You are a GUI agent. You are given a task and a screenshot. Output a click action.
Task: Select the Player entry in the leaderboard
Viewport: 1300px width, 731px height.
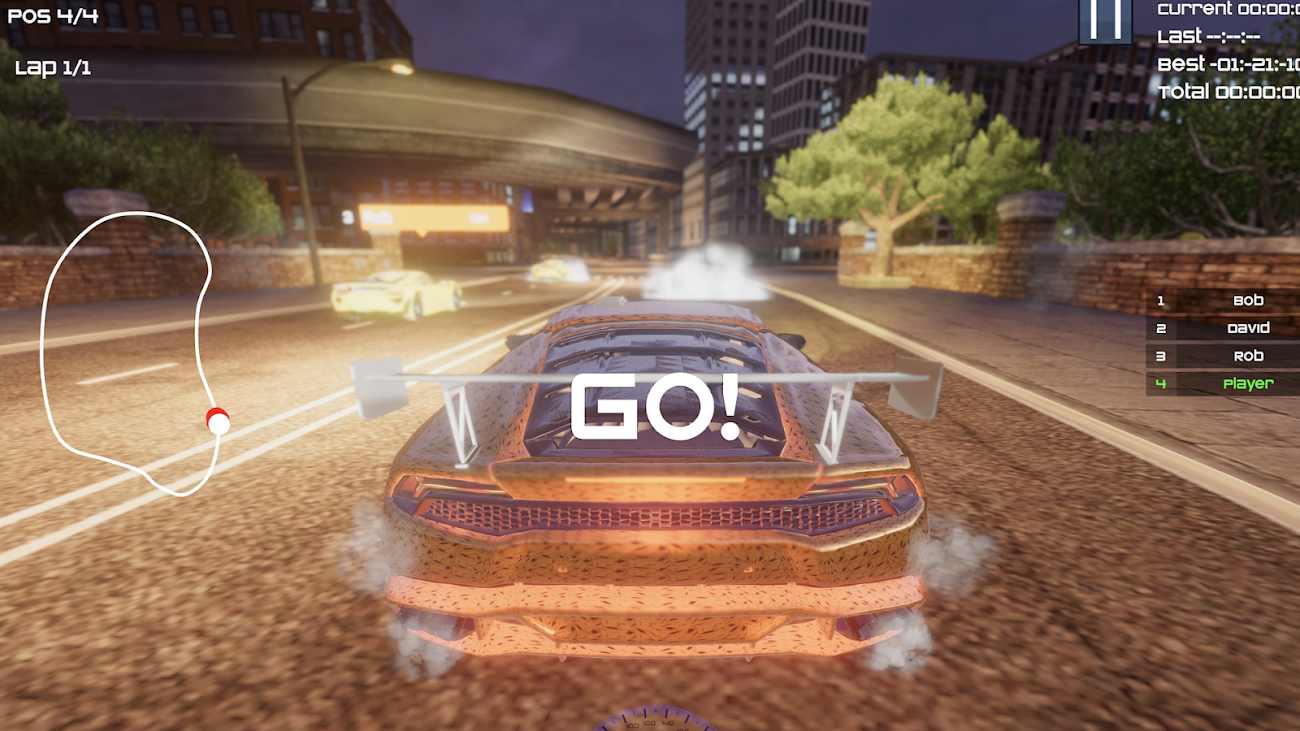[x=1248, y=383]
